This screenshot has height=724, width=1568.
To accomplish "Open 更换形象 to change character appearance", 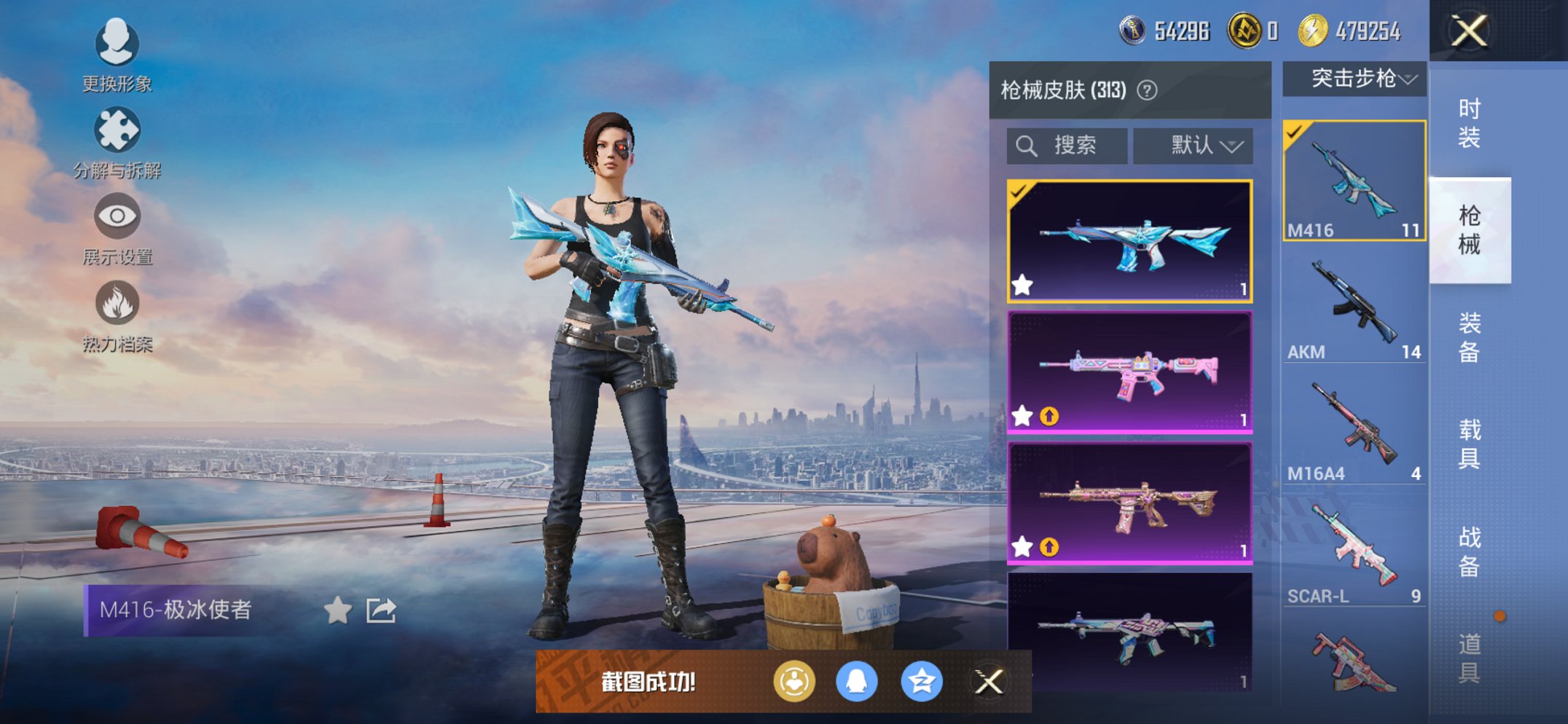I will (117, 44).
